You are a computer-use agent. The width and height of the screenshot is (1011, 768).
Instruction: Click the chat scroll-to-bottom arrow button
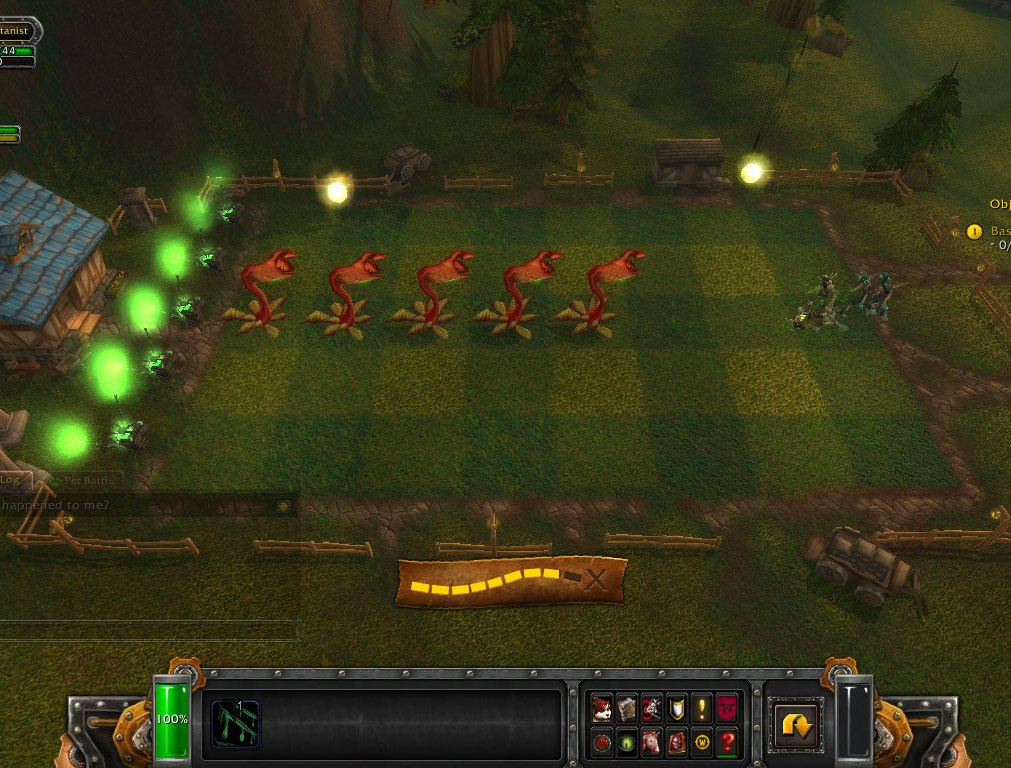pos(284,506)
